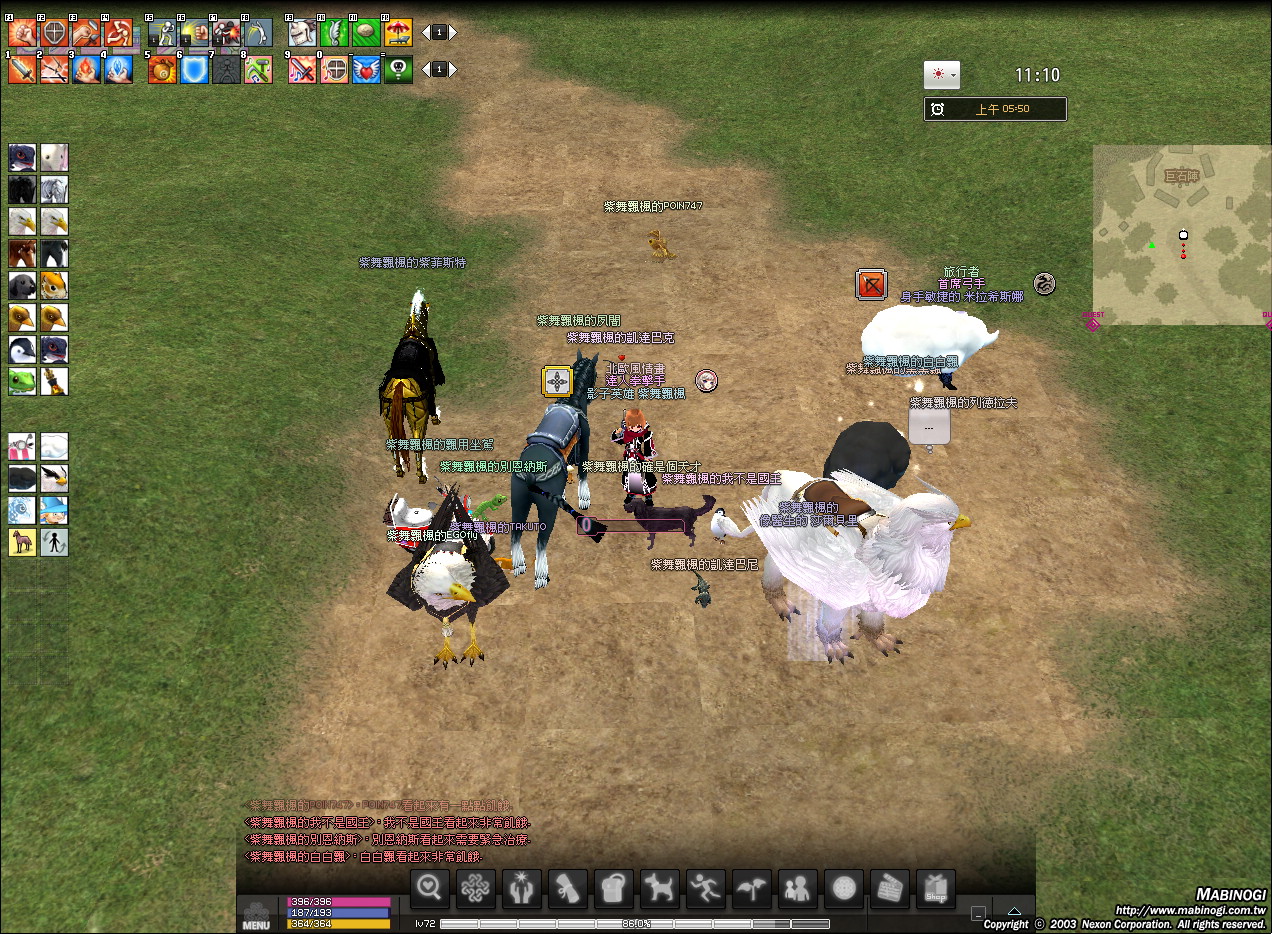Open the pet menu with the dog icon
Viewport: 1272px width, 934px height.
[660, 889]
